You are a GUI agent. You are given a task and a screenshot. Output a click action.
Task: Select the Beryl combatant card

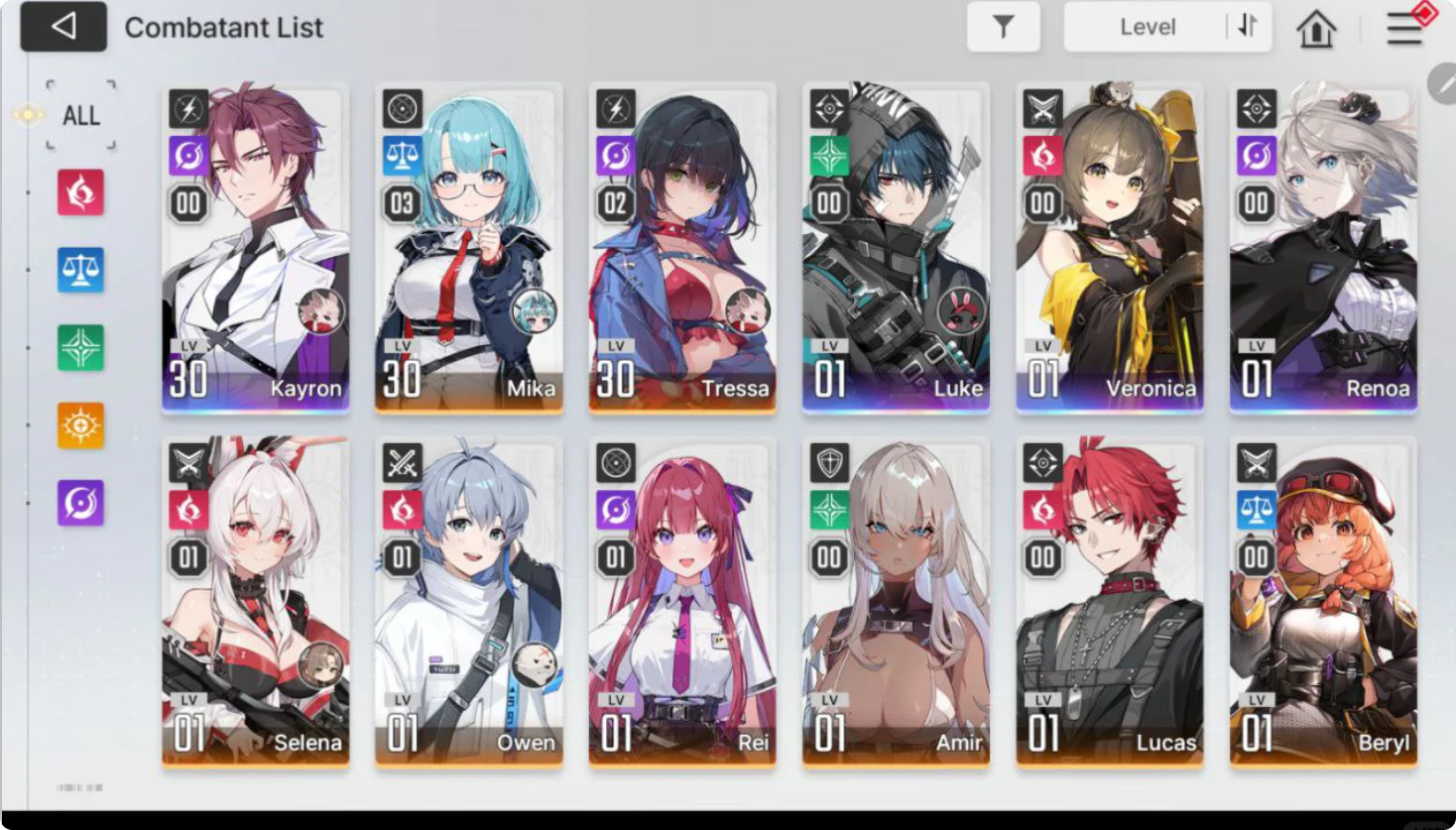pos(1323,602)
